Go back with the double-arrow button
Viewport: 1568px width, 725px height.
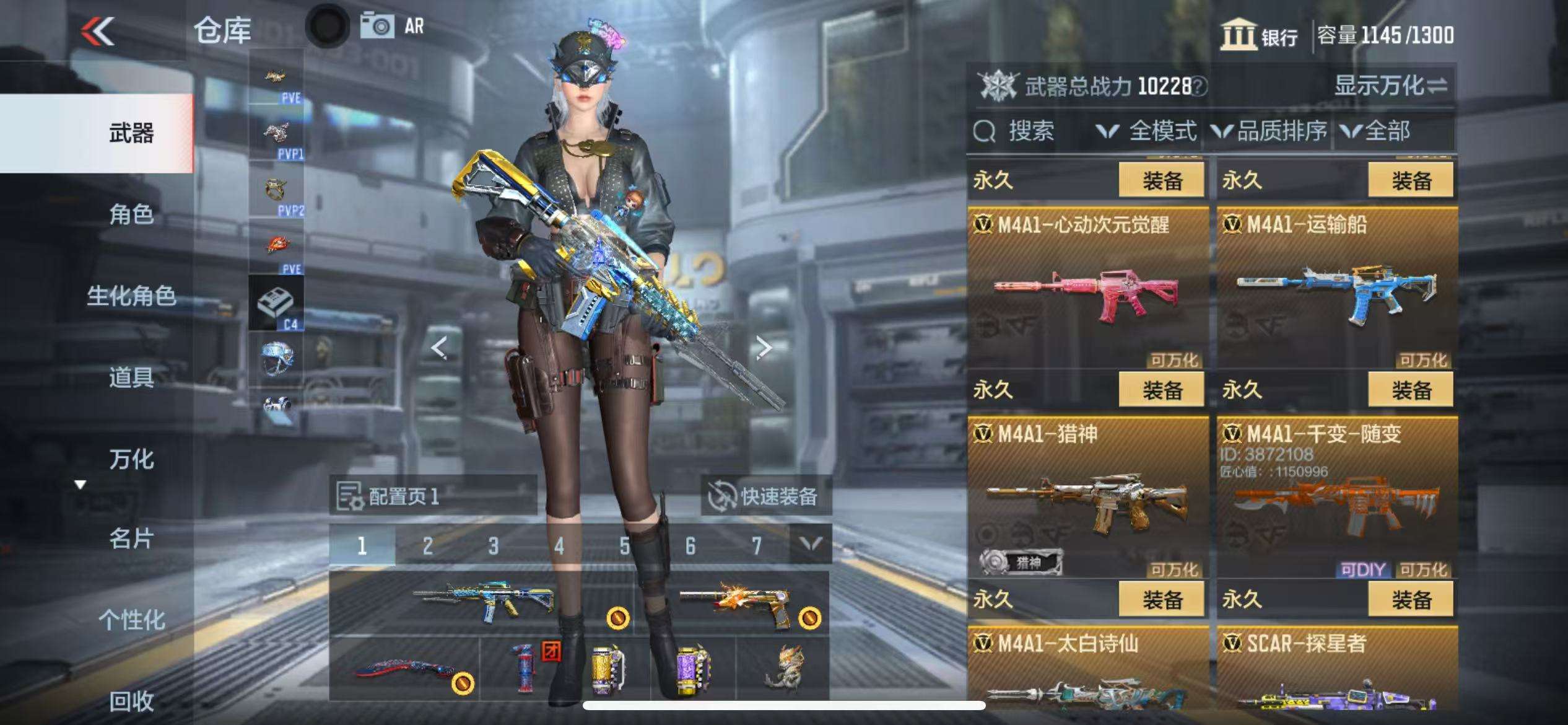(98, 31)
